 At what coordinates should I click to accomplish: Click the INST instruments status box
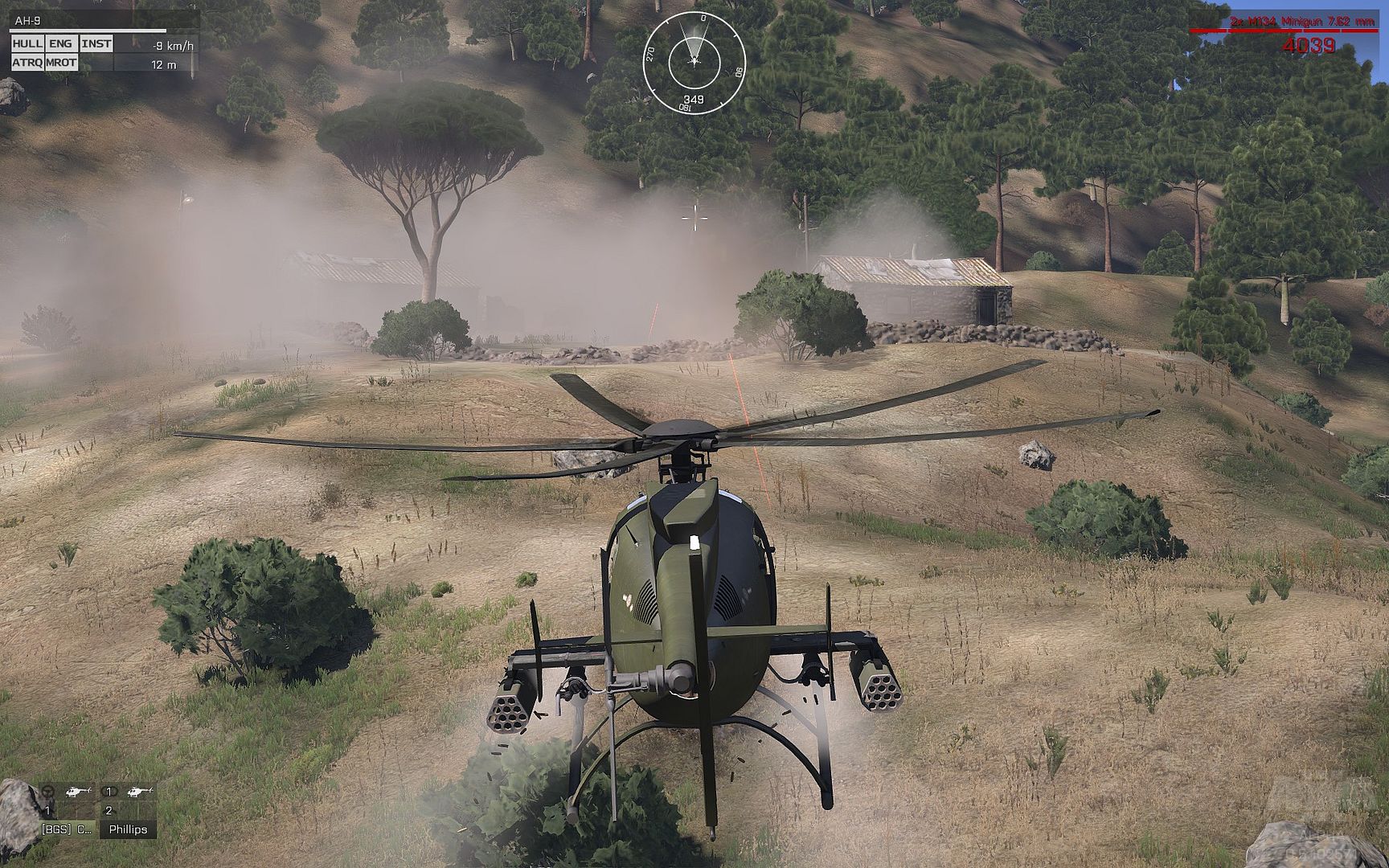coord(96,43)
